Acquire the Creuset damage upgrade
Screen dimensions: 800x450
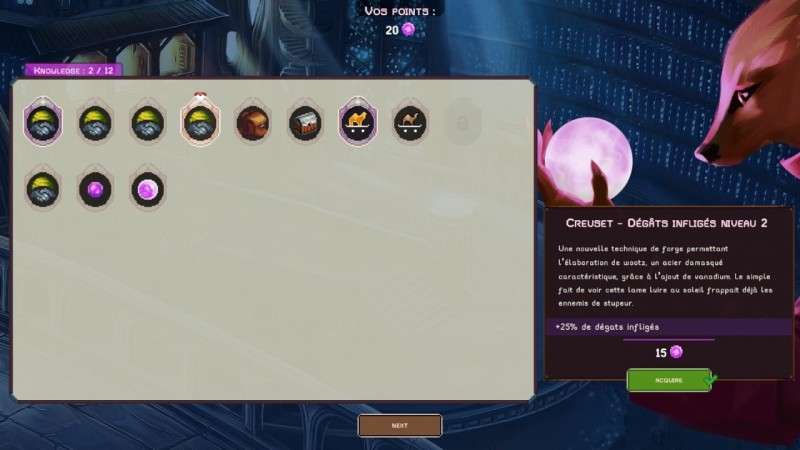coord(668,380)
